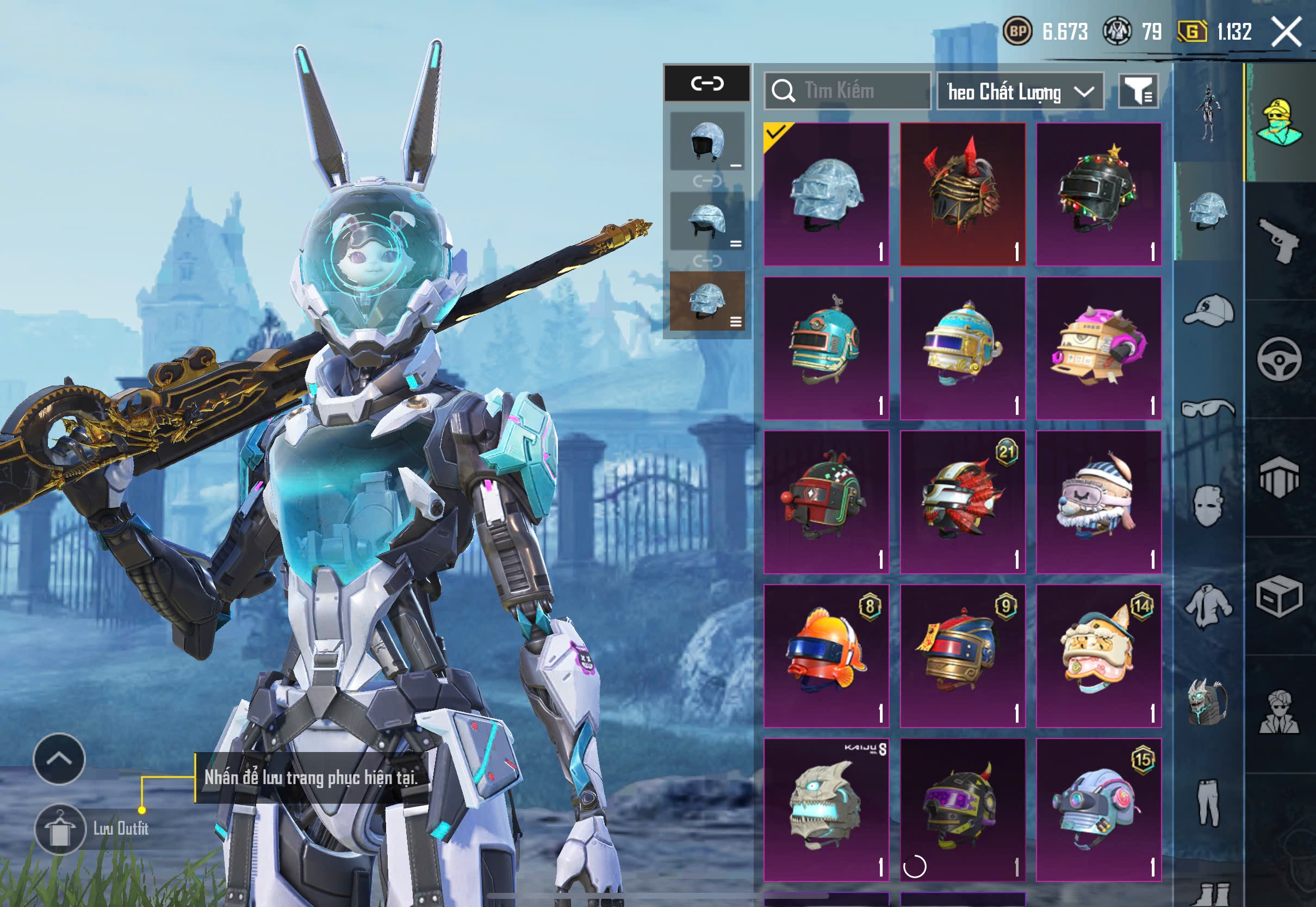Image resolution: width=1316 pixels, height=907 pixels.
Task: Expand the round up-arrow button
Action: click(59, 759)
